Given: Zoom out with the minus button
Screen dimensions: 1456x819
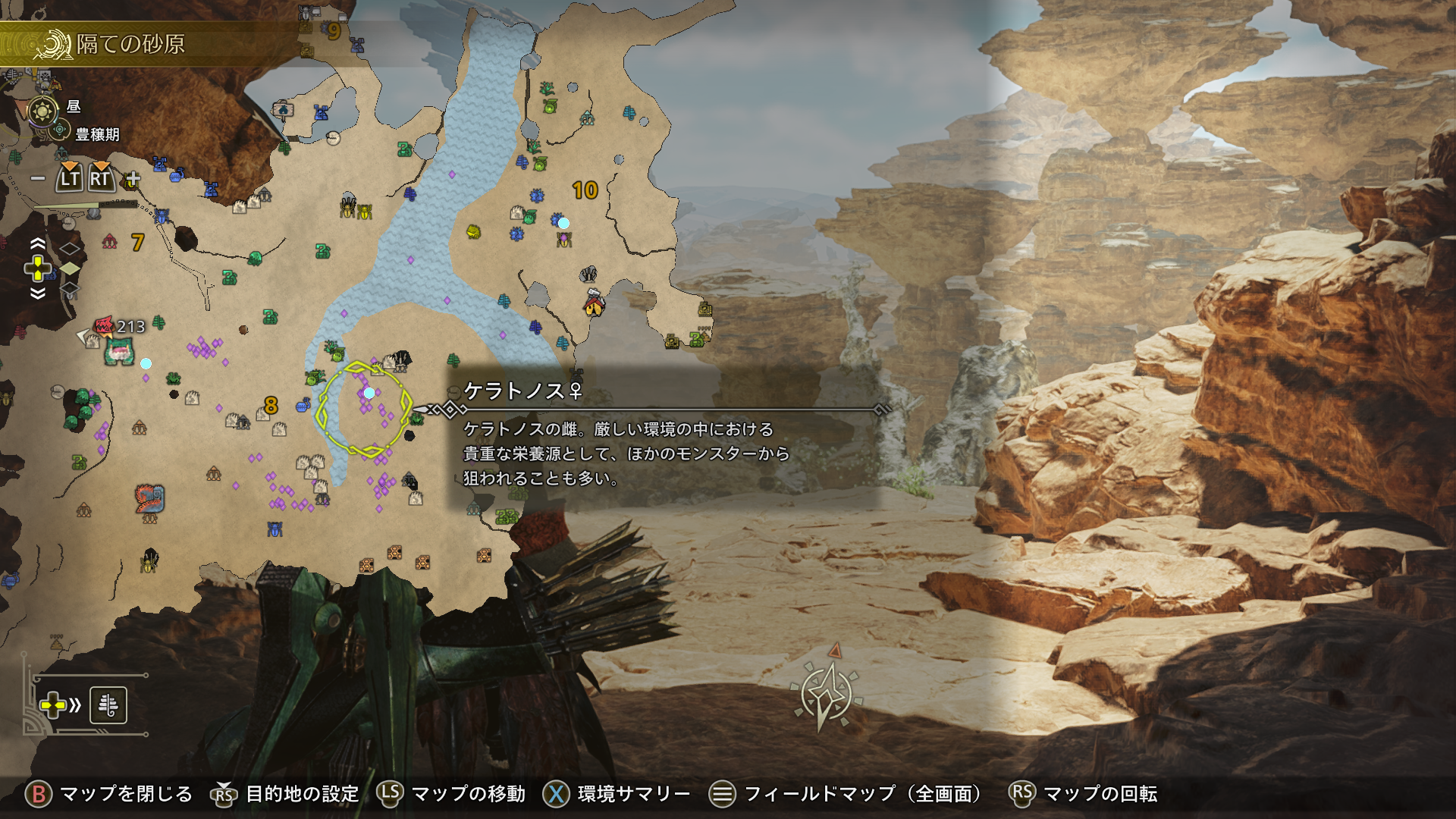Looking at the screenshot, I should tap(37, 179).
